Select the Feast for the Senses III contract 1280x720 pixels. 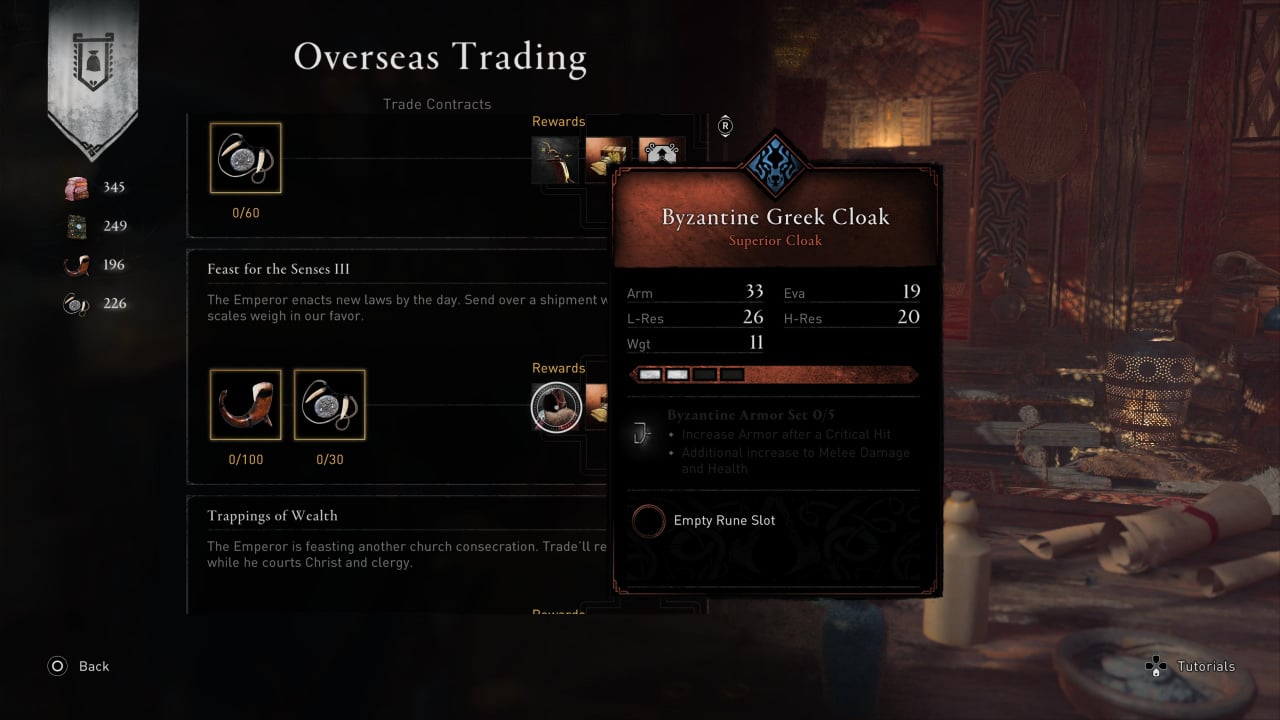(278, 269)
